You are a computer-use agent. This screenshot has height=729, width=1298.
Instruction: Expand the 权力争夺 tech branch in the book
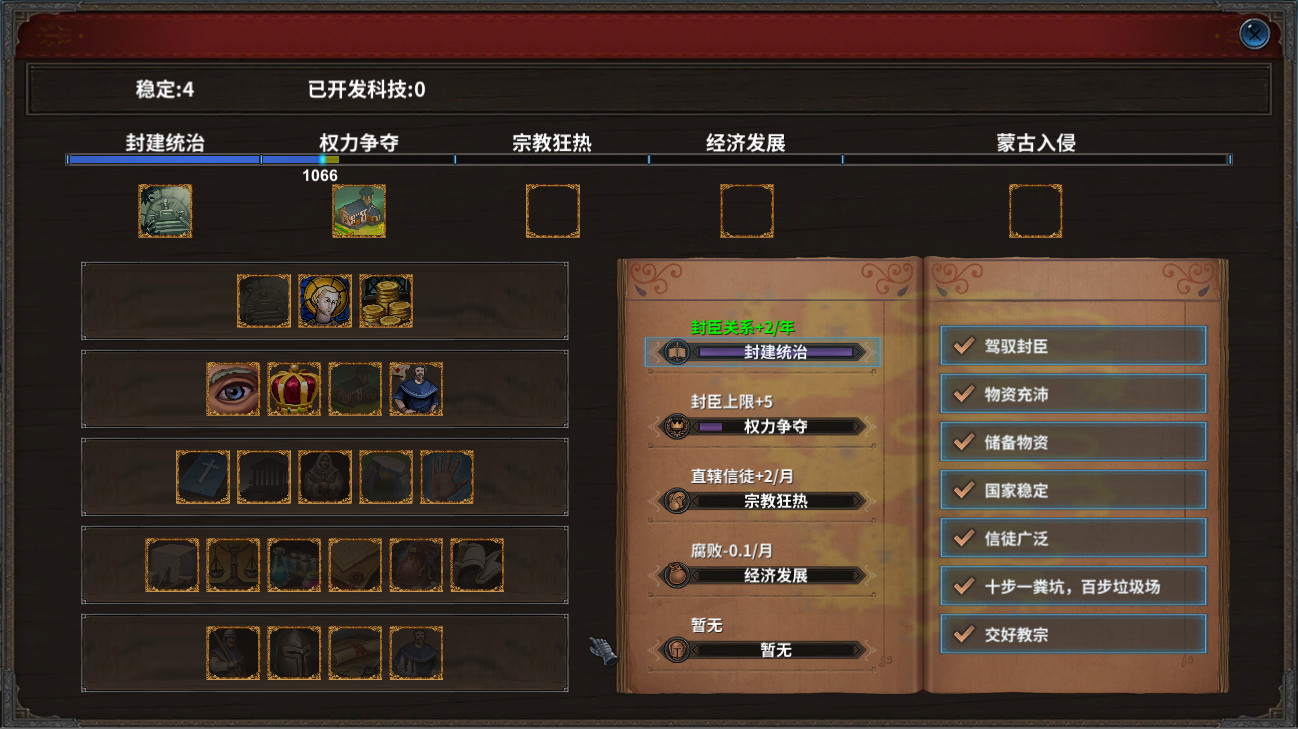(x=765, y=425)
